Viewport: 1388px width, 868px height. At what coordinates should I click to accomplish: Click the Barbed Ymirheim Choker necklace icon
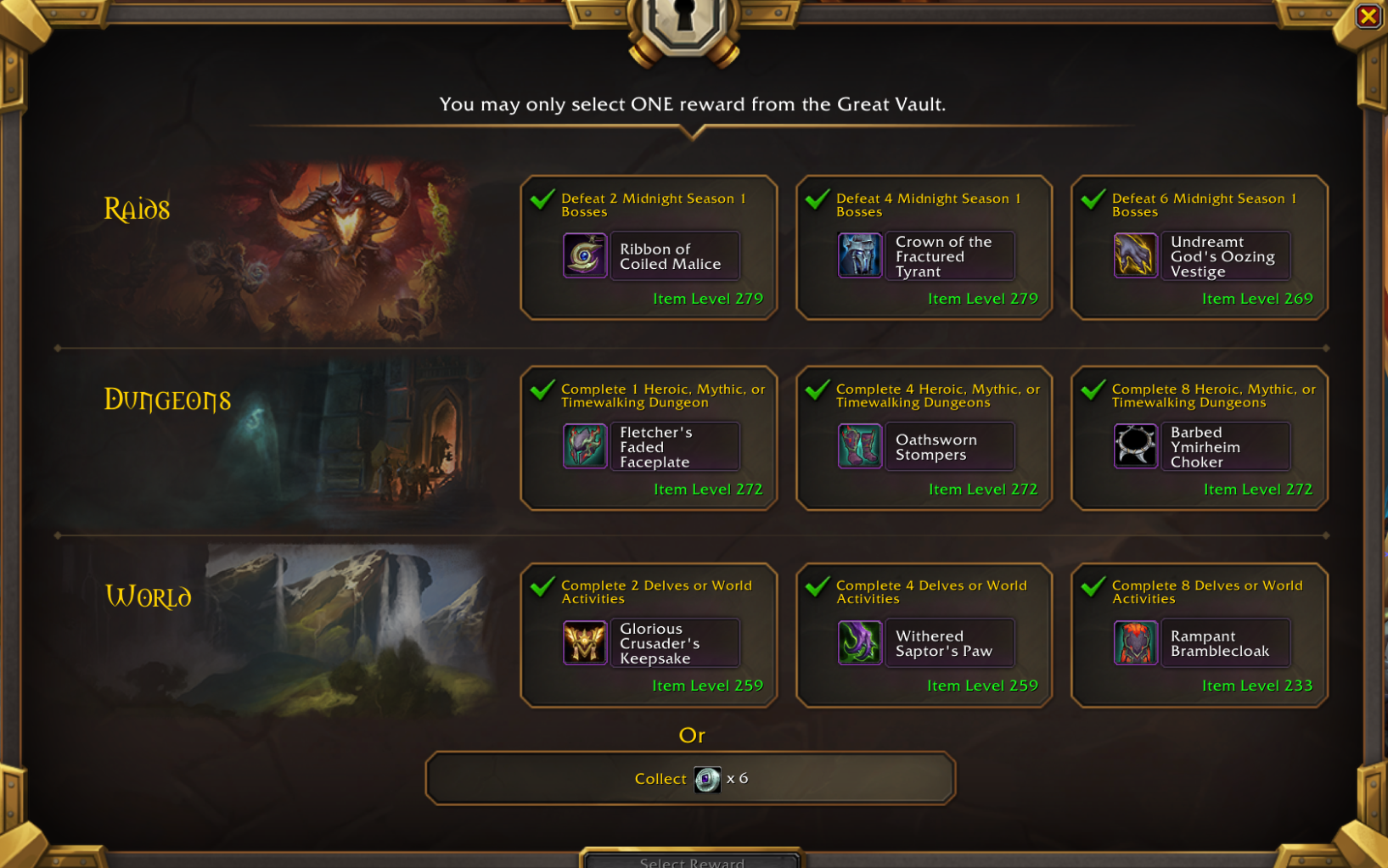pos(1135,446)
